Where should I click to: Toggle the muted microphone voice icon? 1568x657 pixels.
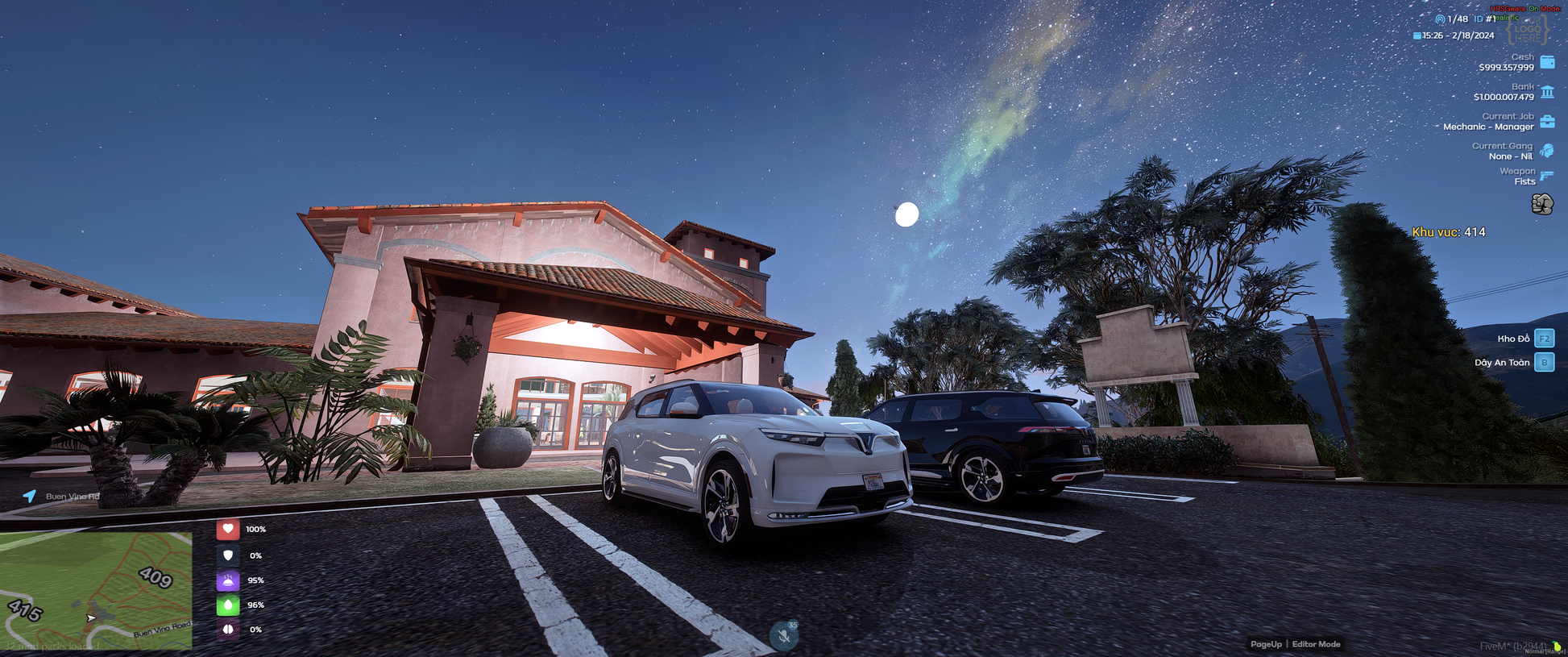pyautogui.click(x=783, y=636)
